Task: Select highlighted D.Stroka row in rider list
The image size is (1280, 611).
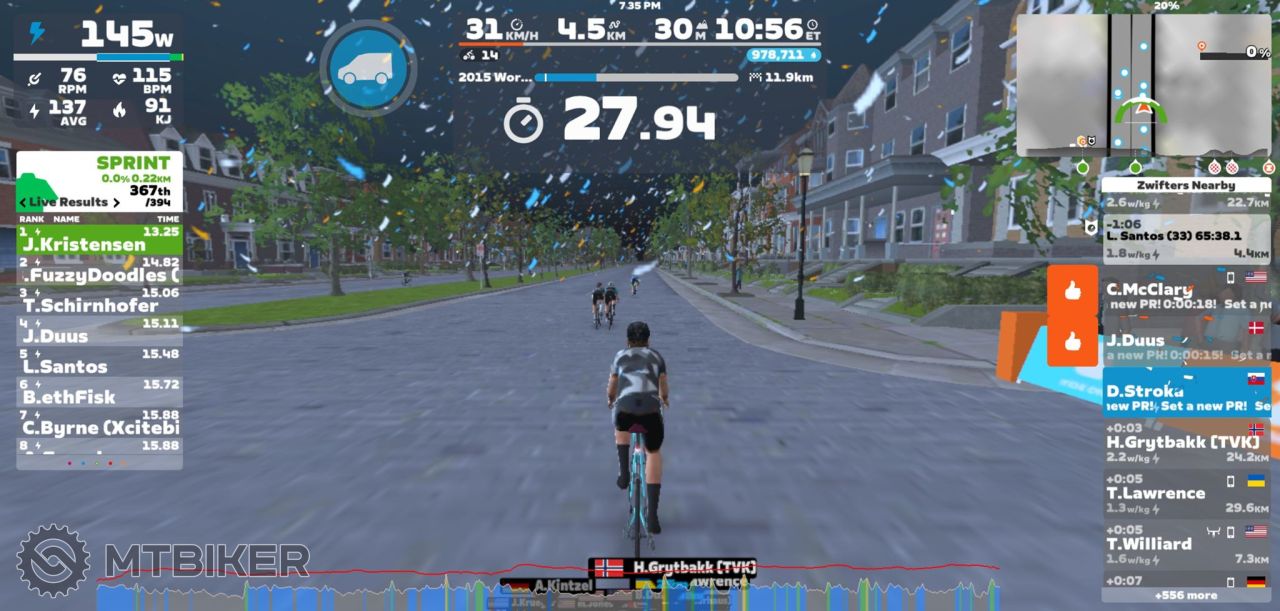Action: coord(1186,392)
